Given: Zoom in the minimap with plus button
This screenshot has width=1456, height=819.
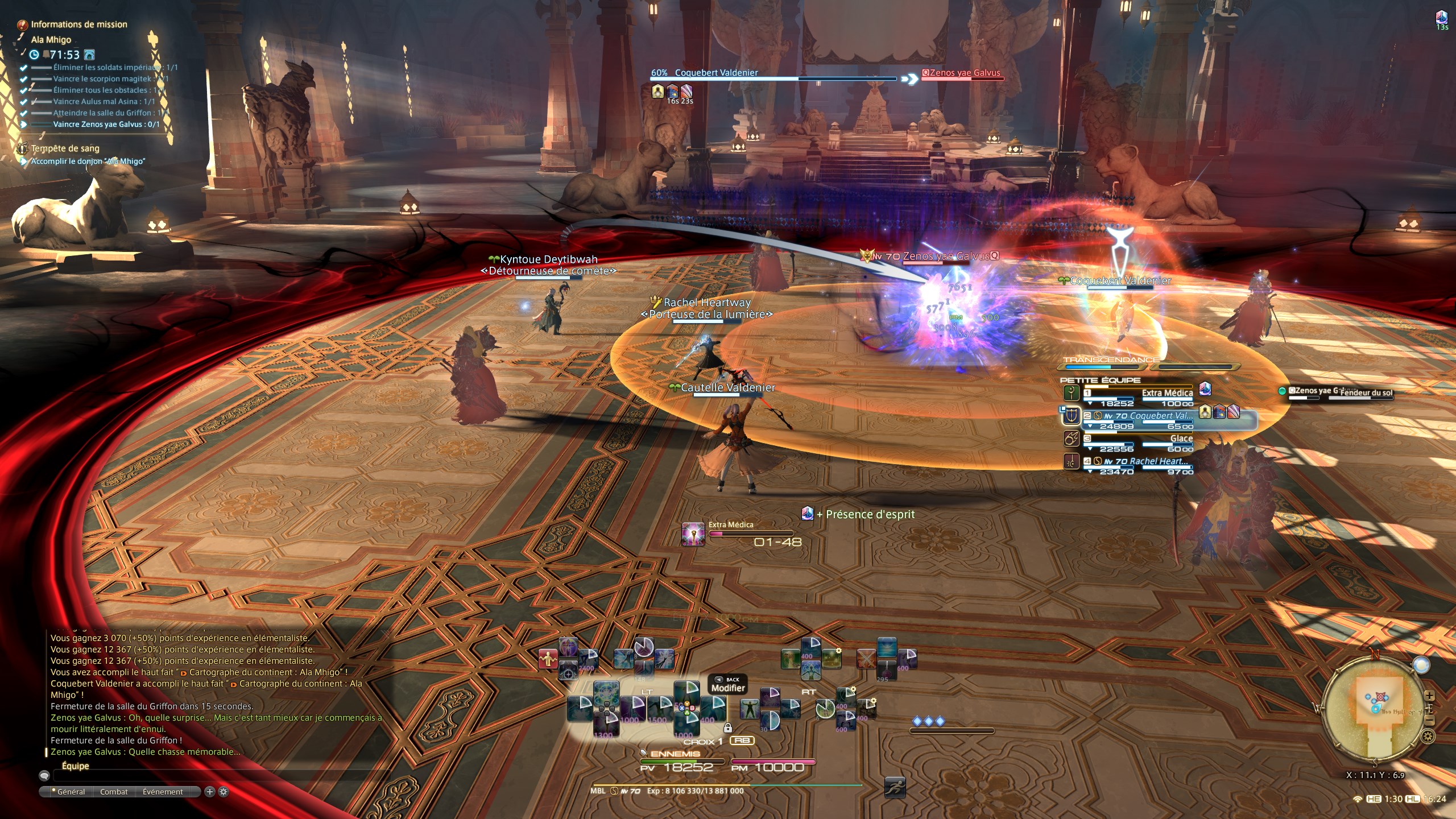Looking at the screenshot, I should pos(1430,696).
